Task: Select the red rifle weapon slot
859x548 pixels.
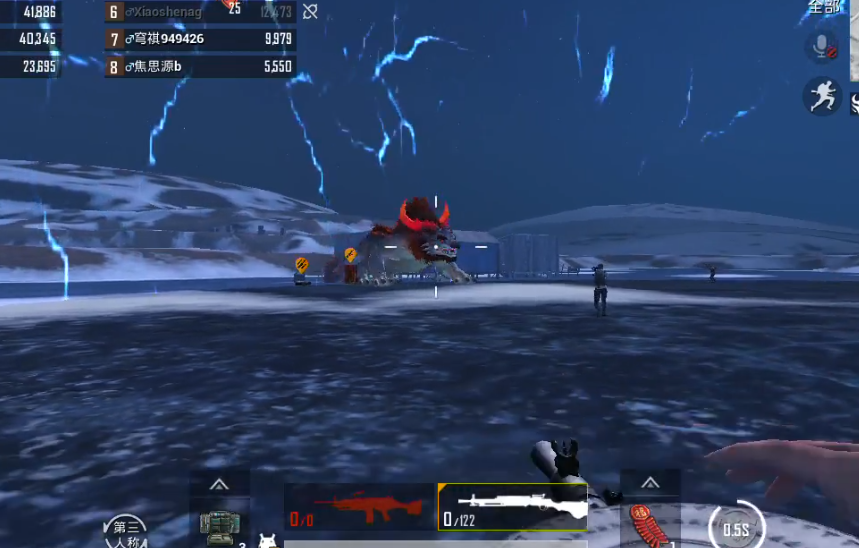Action: click(x=358, y=508)
